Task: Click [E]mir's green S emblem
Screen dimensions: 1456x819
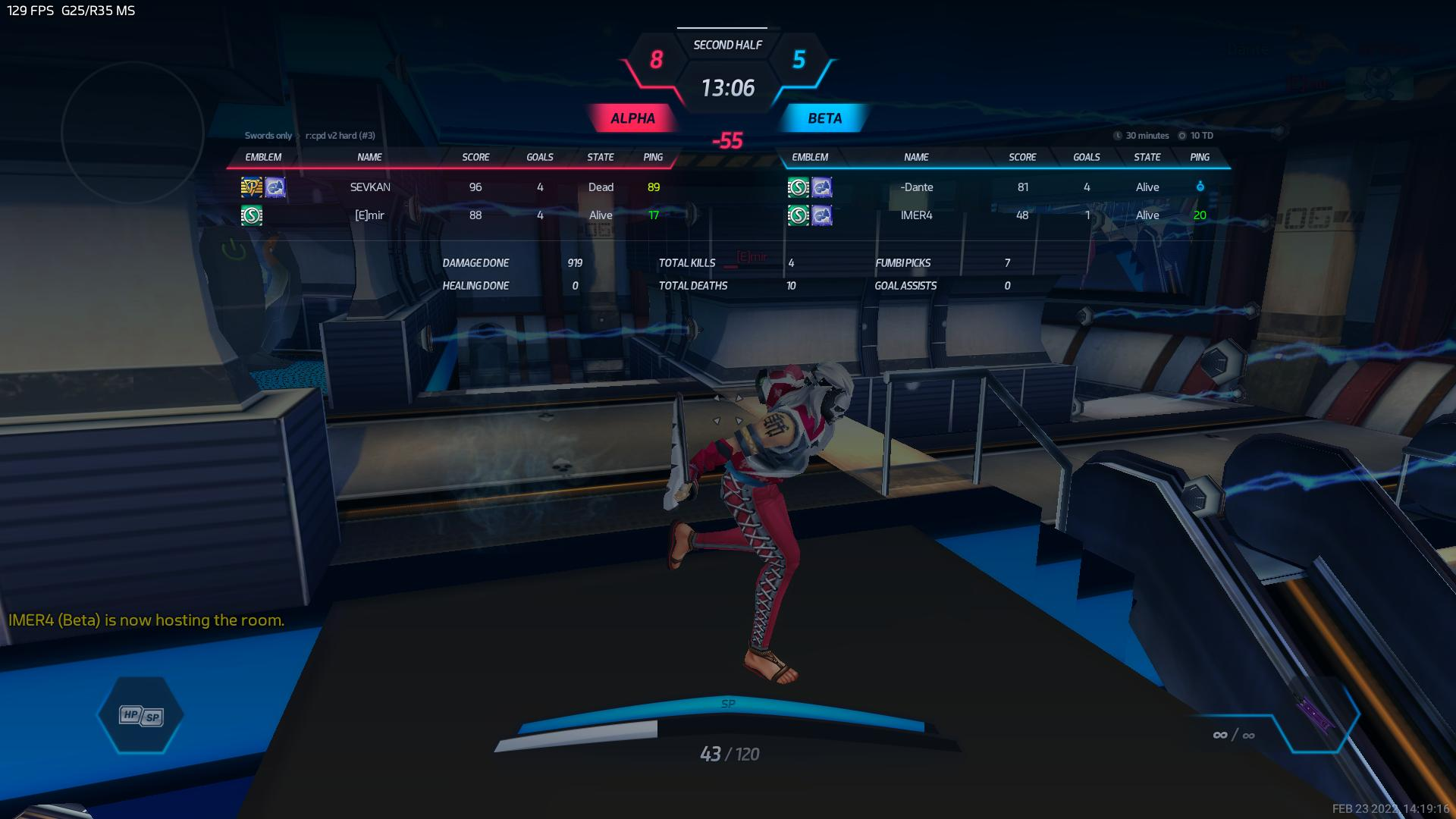Action: coord(252,215)
